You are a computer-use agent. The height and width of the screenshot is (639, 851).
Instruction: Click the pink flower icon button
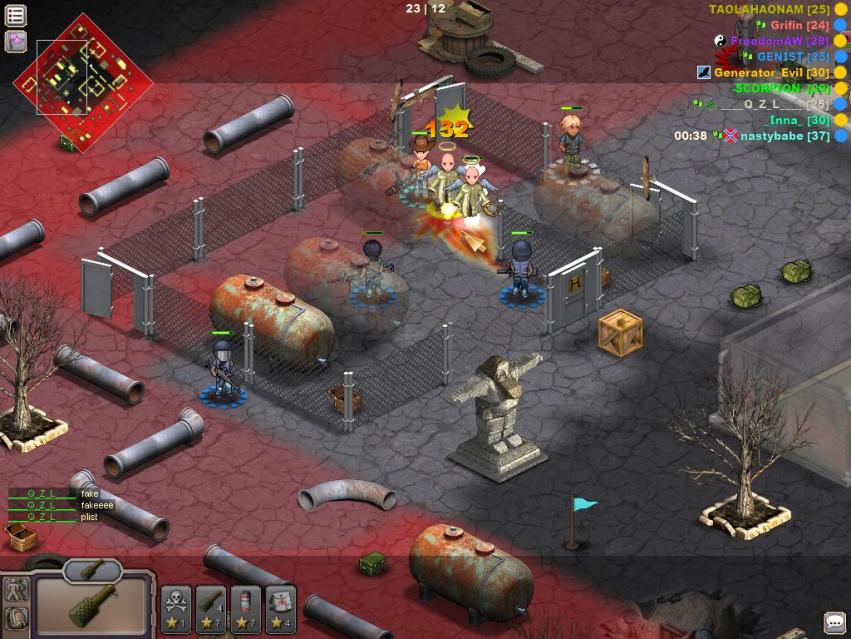16,41
